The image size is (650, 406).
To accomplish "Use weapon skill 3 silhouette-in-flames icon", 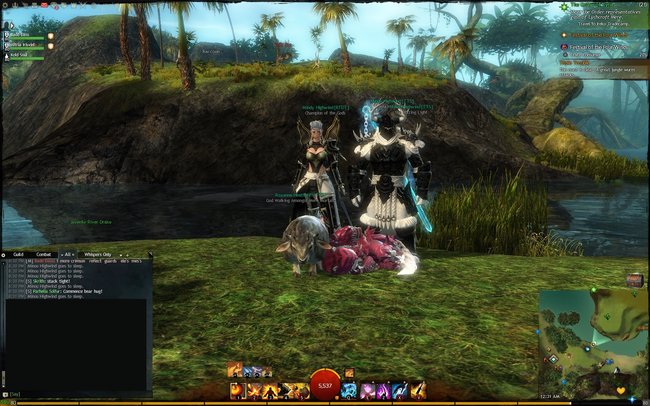I will 270,390.
